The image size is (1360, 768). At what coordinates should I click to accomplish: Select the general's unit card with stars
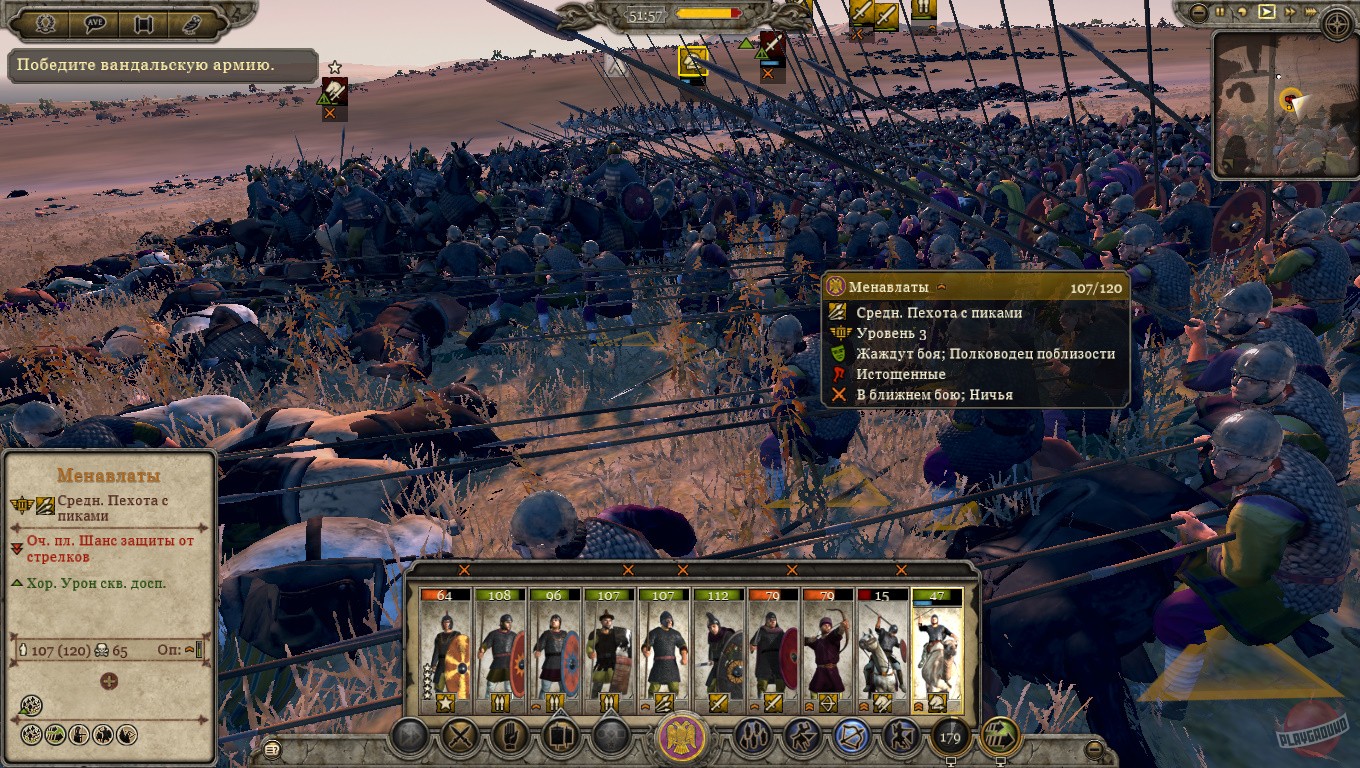click(x=445, y=650)
